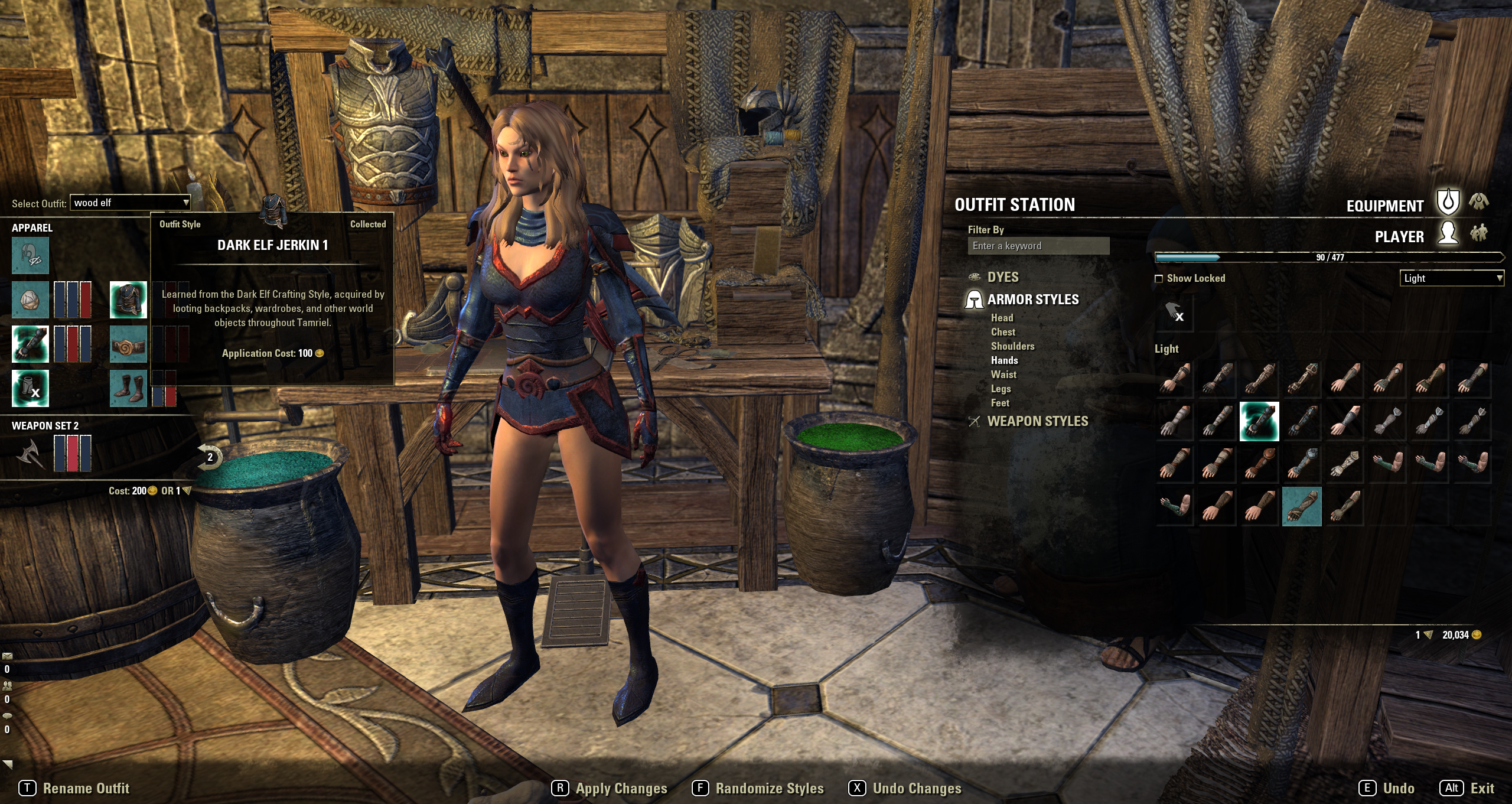Show the Shoulders armor styles
The height and width of the screenshot is (804, 1512).
1012,346
